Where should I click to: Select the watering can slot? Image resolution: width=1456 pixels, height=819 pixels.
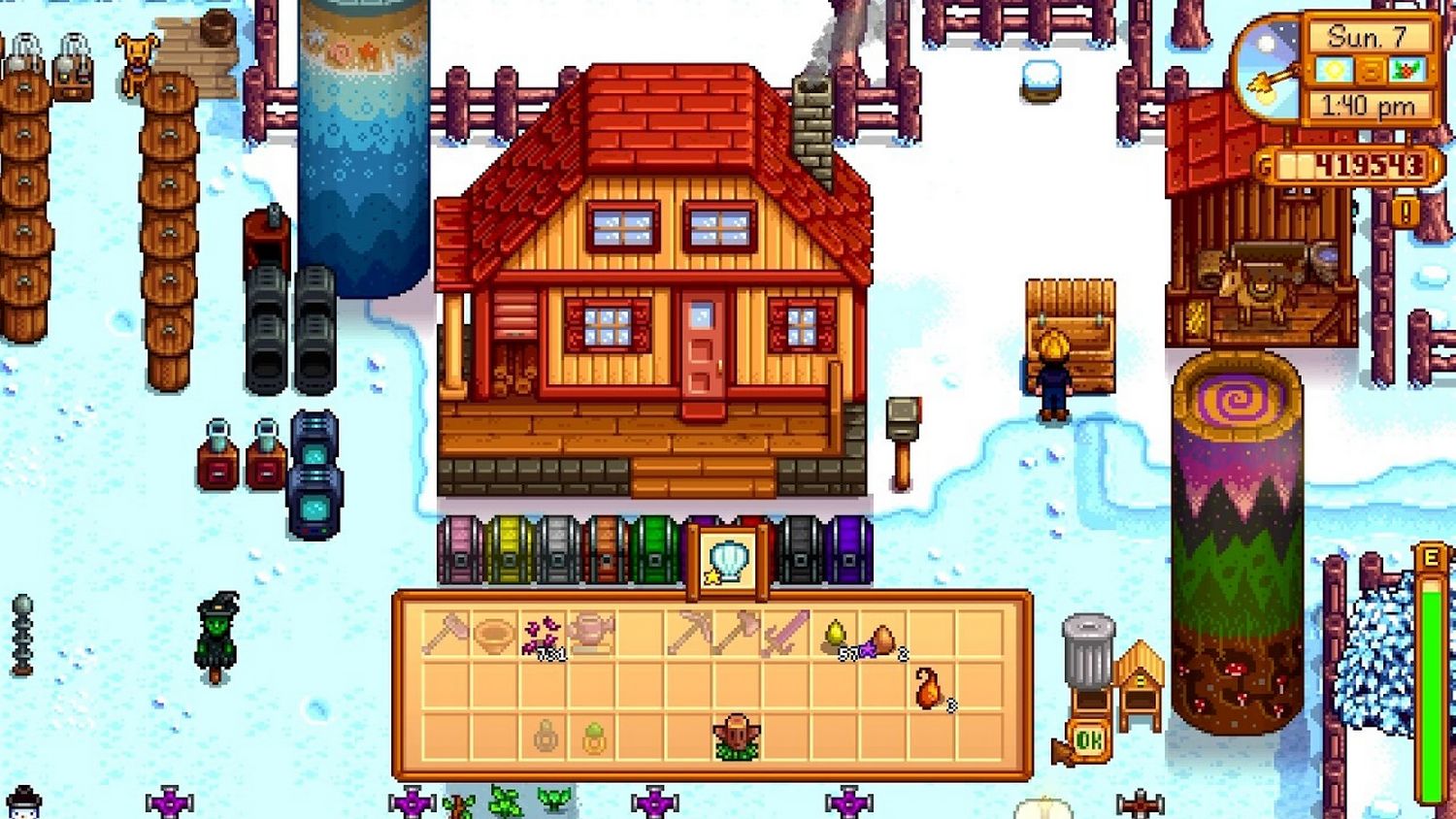[x=591, y=635]
